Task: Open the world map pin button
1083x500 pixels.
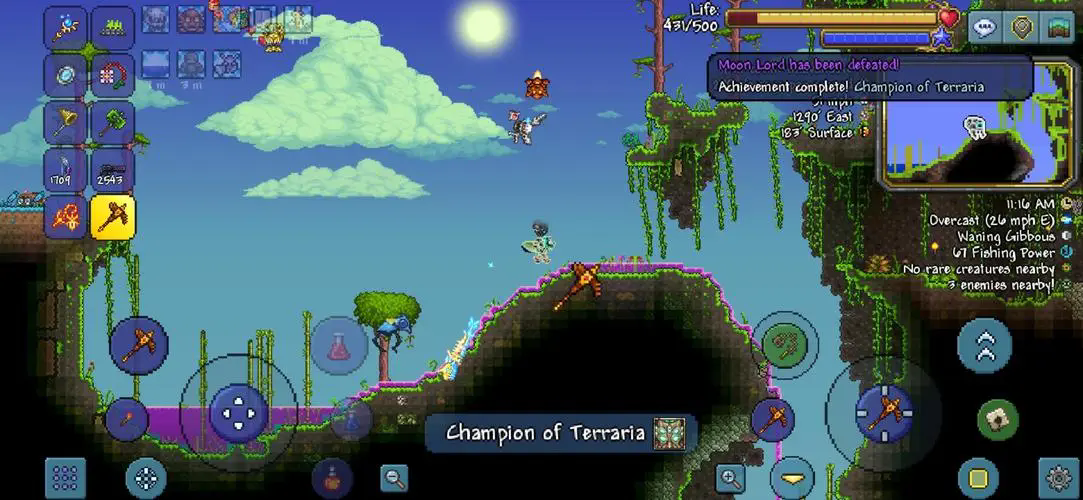Action: pyautogui.click(x=1021, y=27)
